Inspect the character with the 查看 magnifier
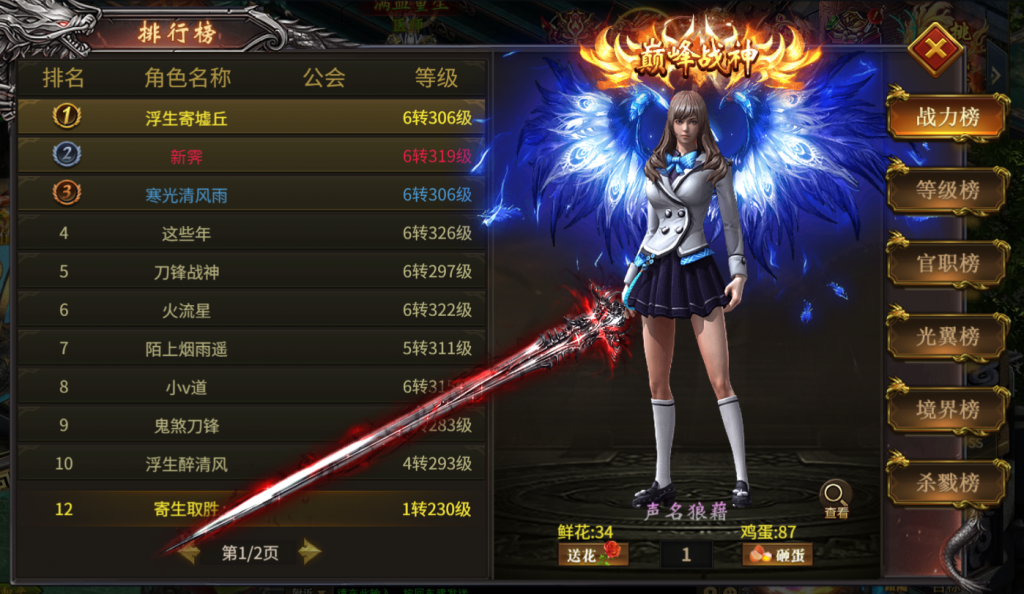Image resolution: width=1024 pixels, height=594 pixels. 835,497
